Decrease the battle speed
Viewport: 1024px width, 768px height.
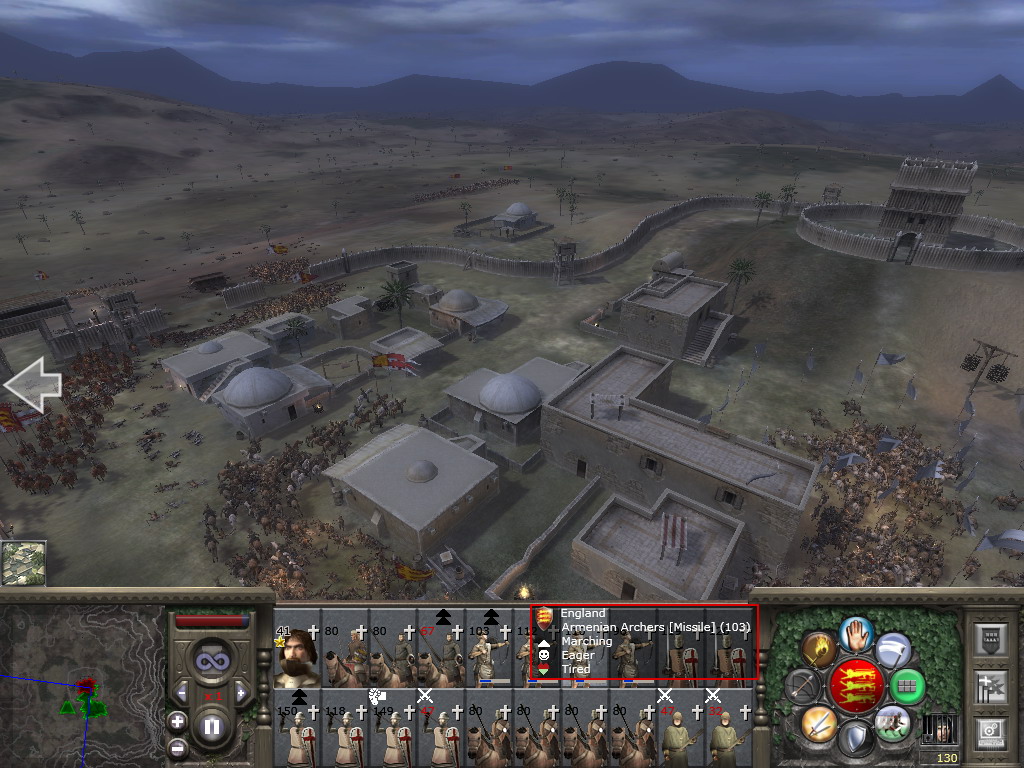click(x=182, y=692)
